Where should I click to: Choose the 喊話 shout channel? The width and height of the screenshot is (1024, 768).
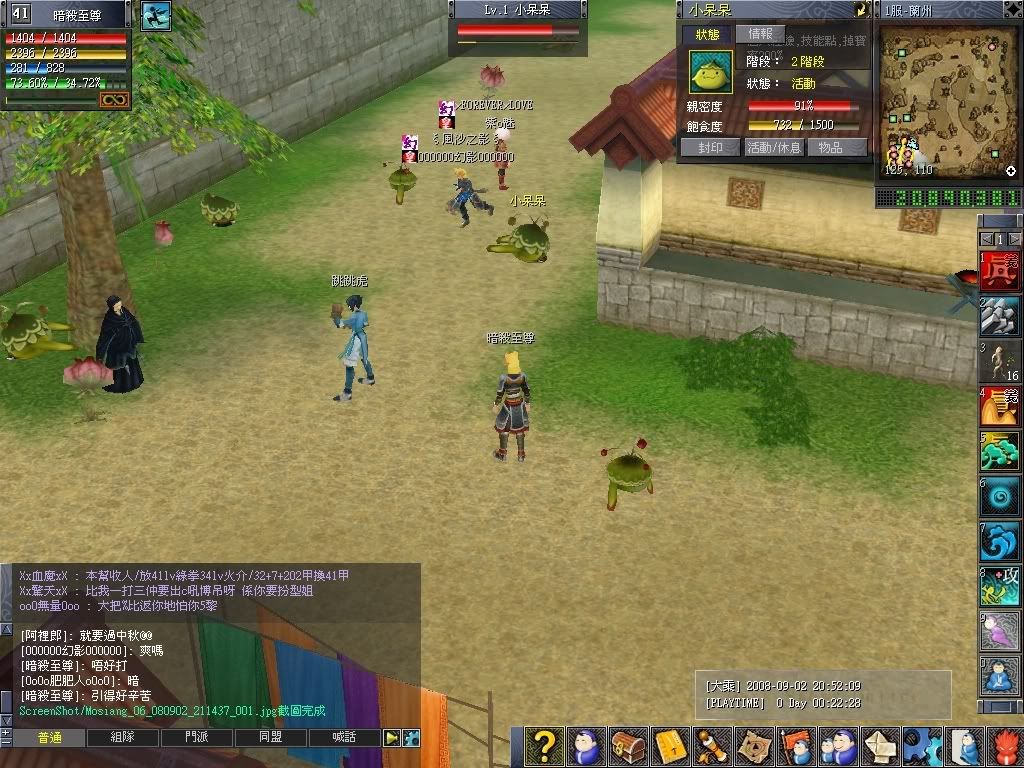tap(344, 738)
